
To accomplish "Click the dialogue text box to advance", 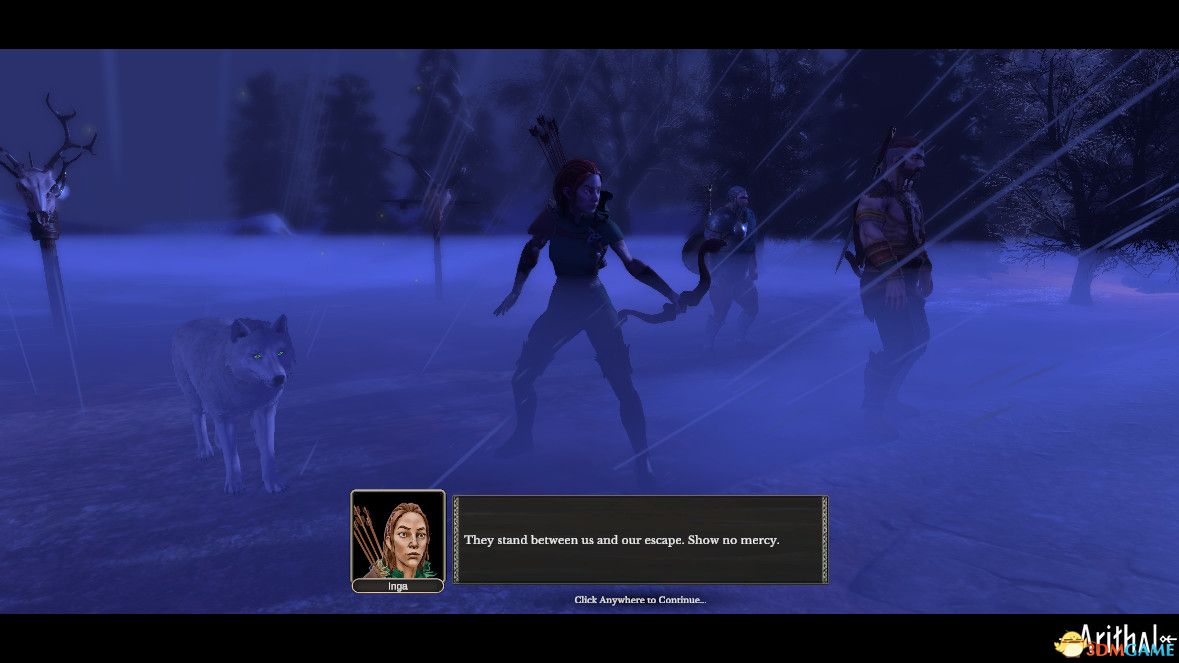I will tap(640, 540).
